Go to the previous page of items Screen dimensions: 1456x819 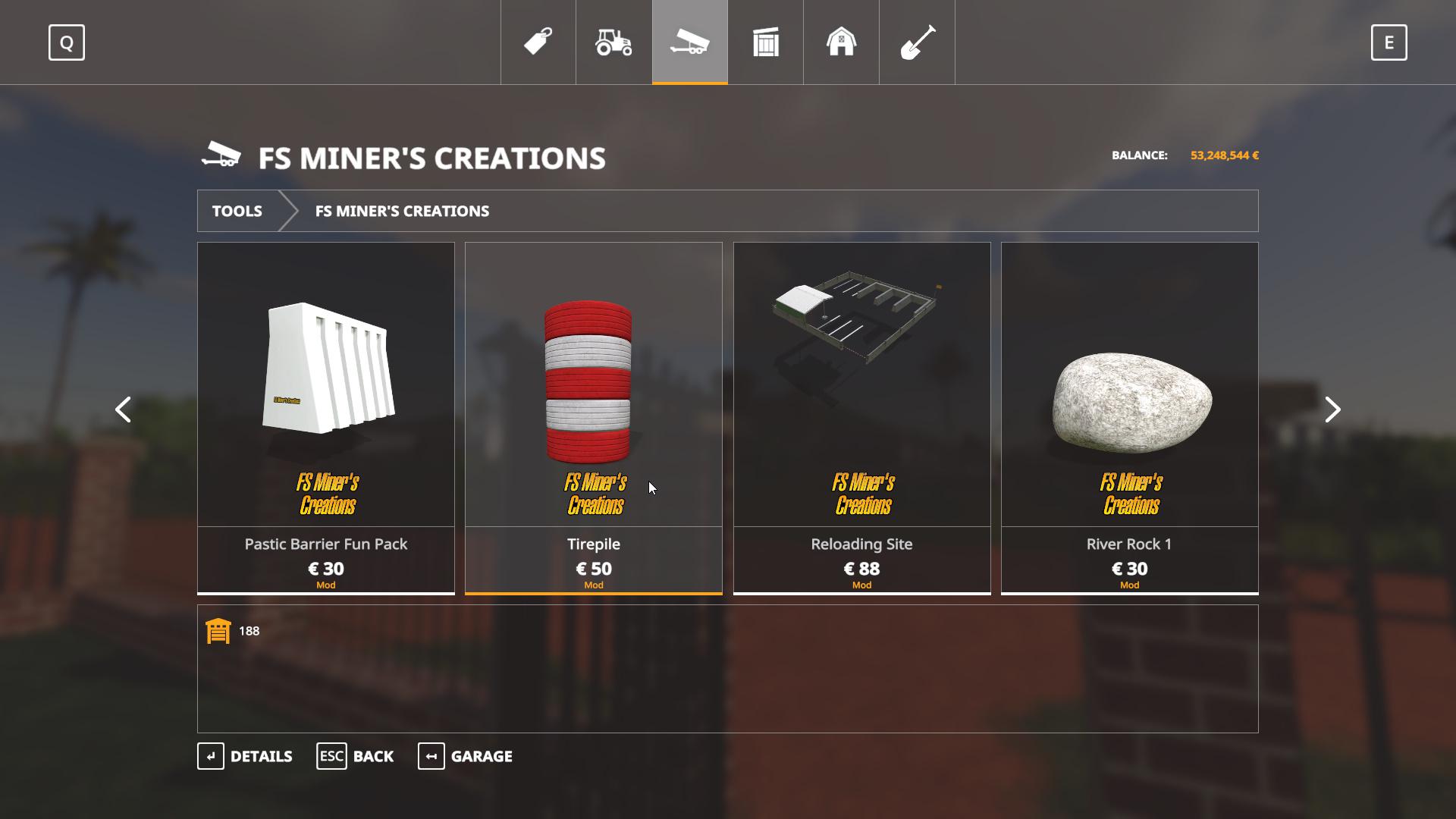[123, 409]
